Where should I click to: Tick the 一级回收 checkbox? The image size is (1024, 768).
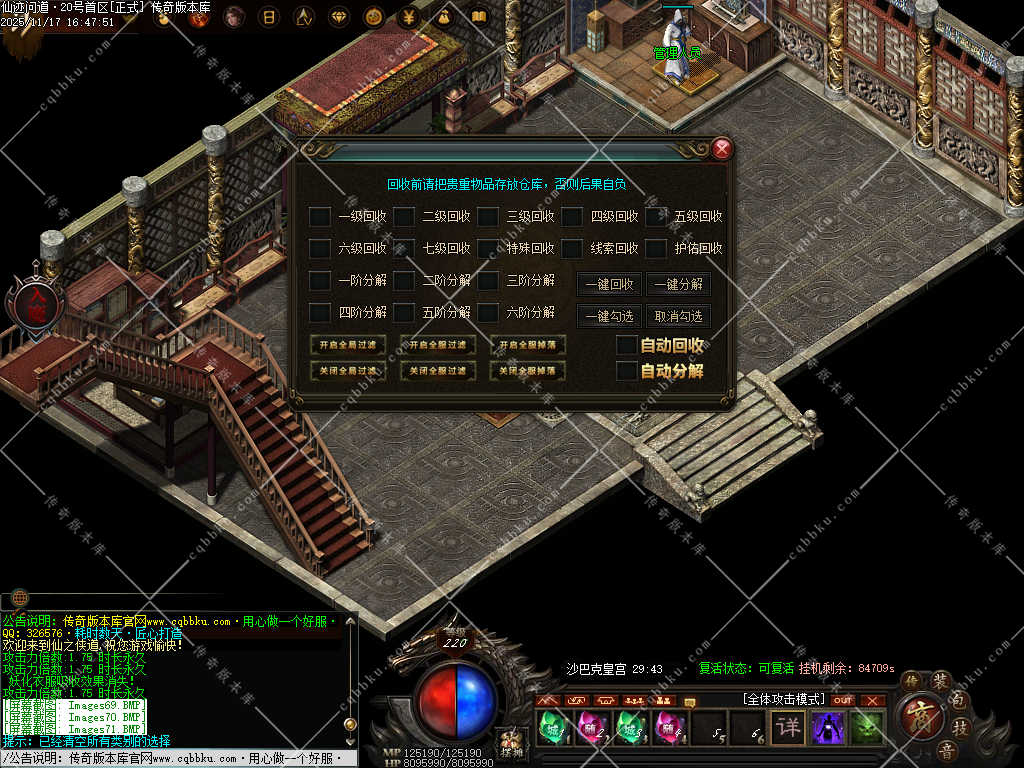[x=319, y=216]
